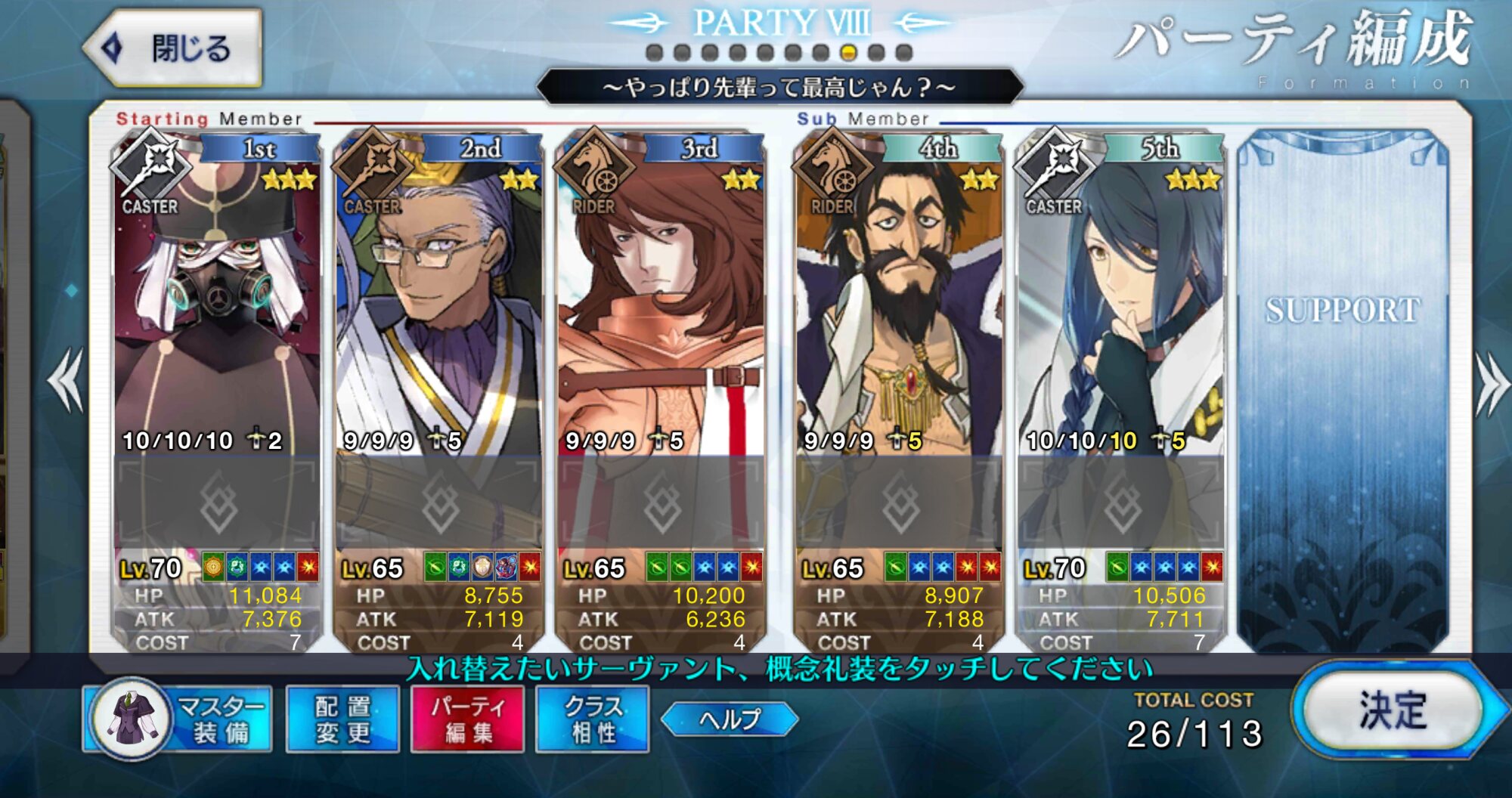Show the class affinity chart
Screen dimensions: 1512x798
[x=593, y=719]
